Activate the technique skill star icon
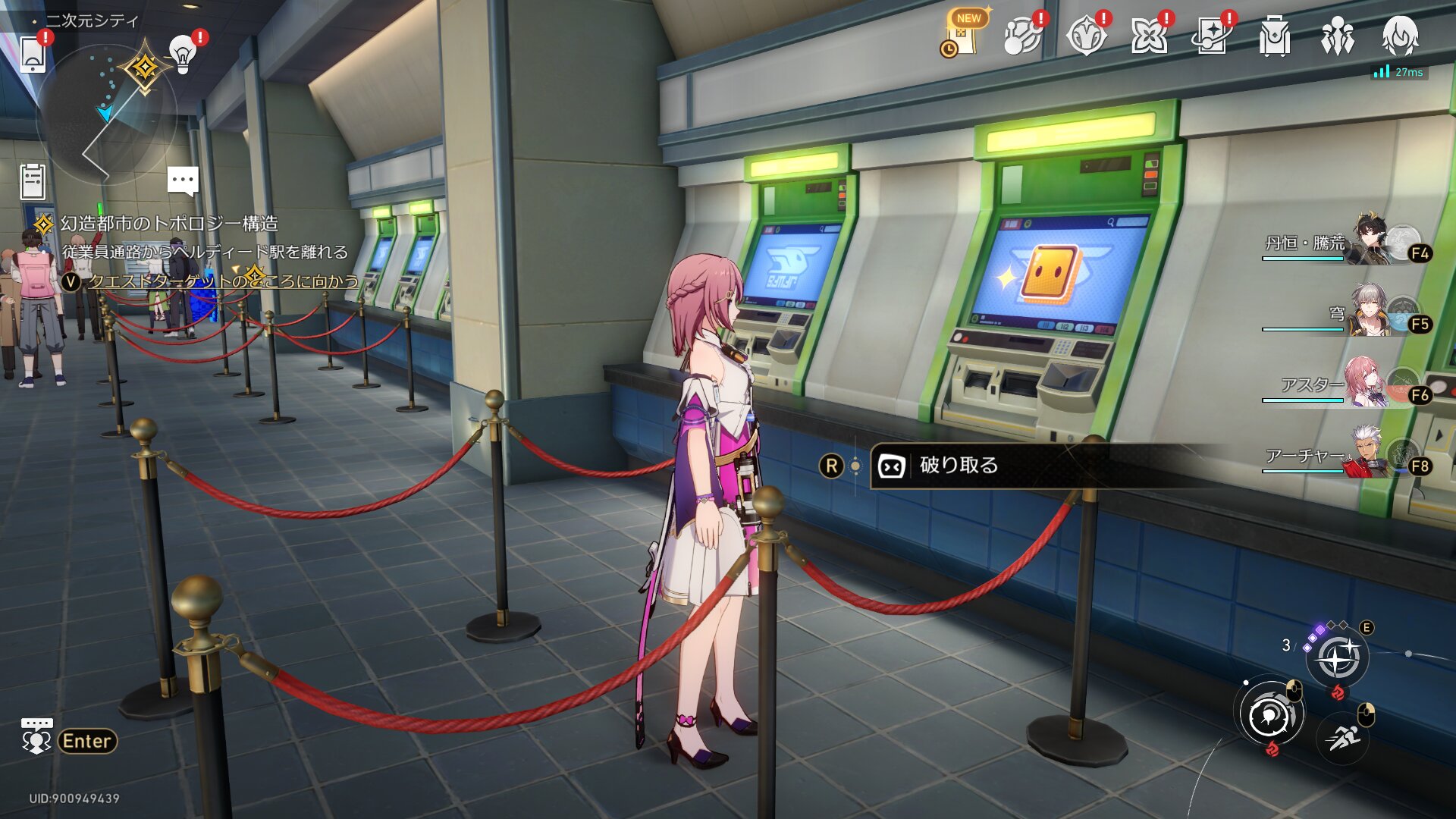 [x=1337, y=657]
